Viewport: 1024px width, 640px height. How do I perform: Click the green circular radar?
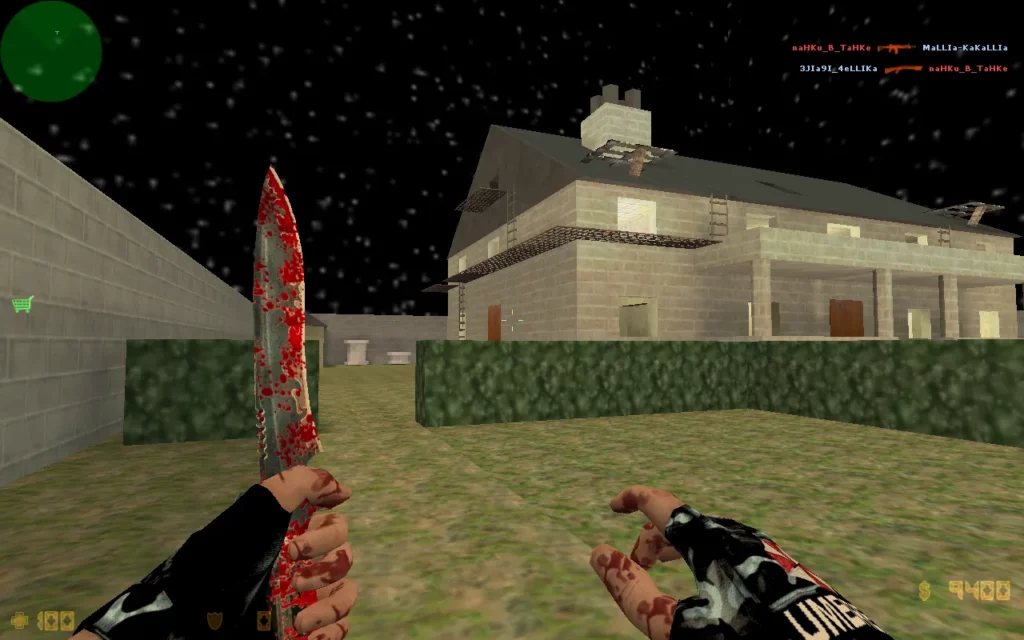point(51,51)
